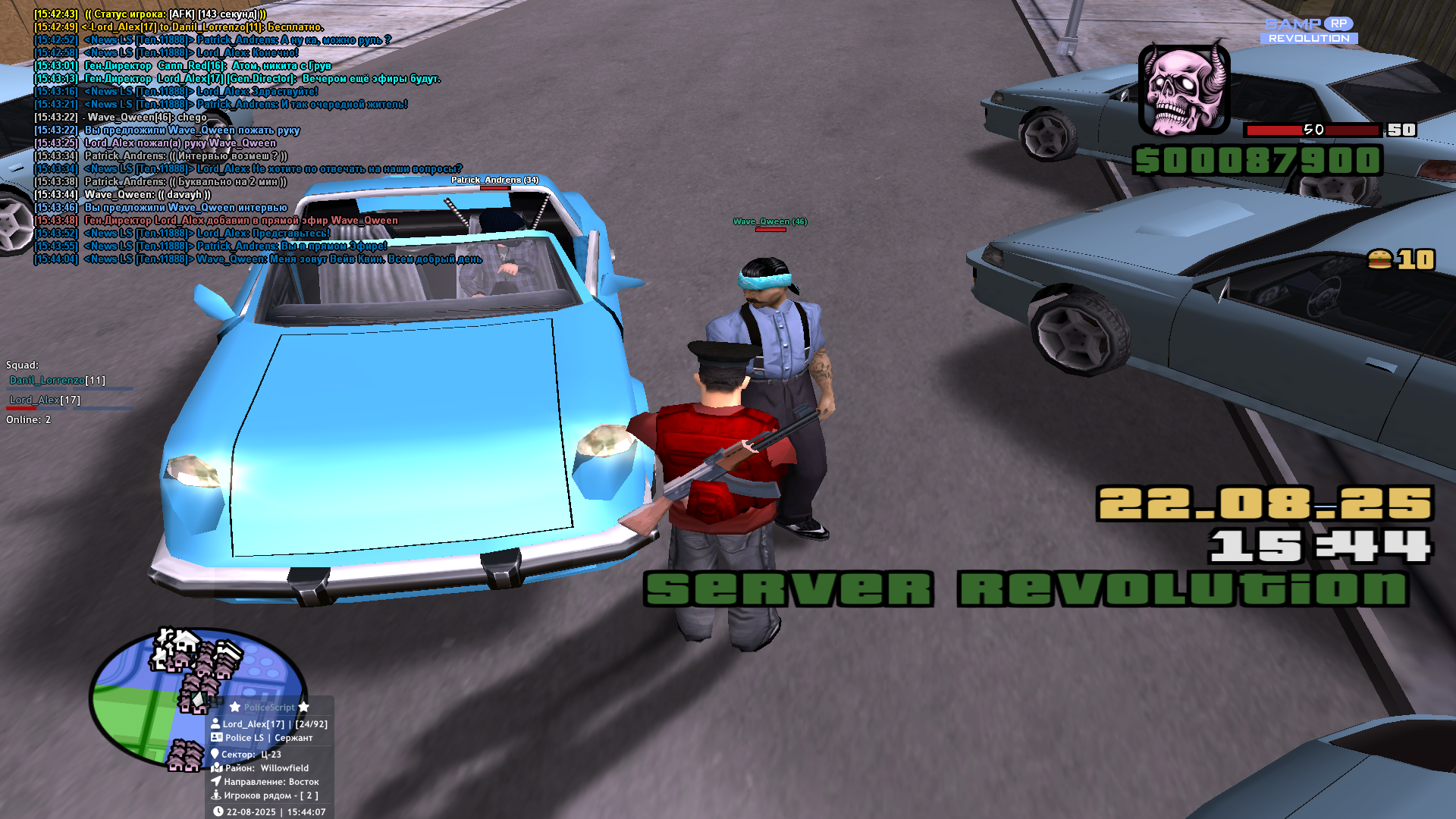The image size is (1456, 819).
Task: Click the burger hunger icon
Action: point(1379,260)
